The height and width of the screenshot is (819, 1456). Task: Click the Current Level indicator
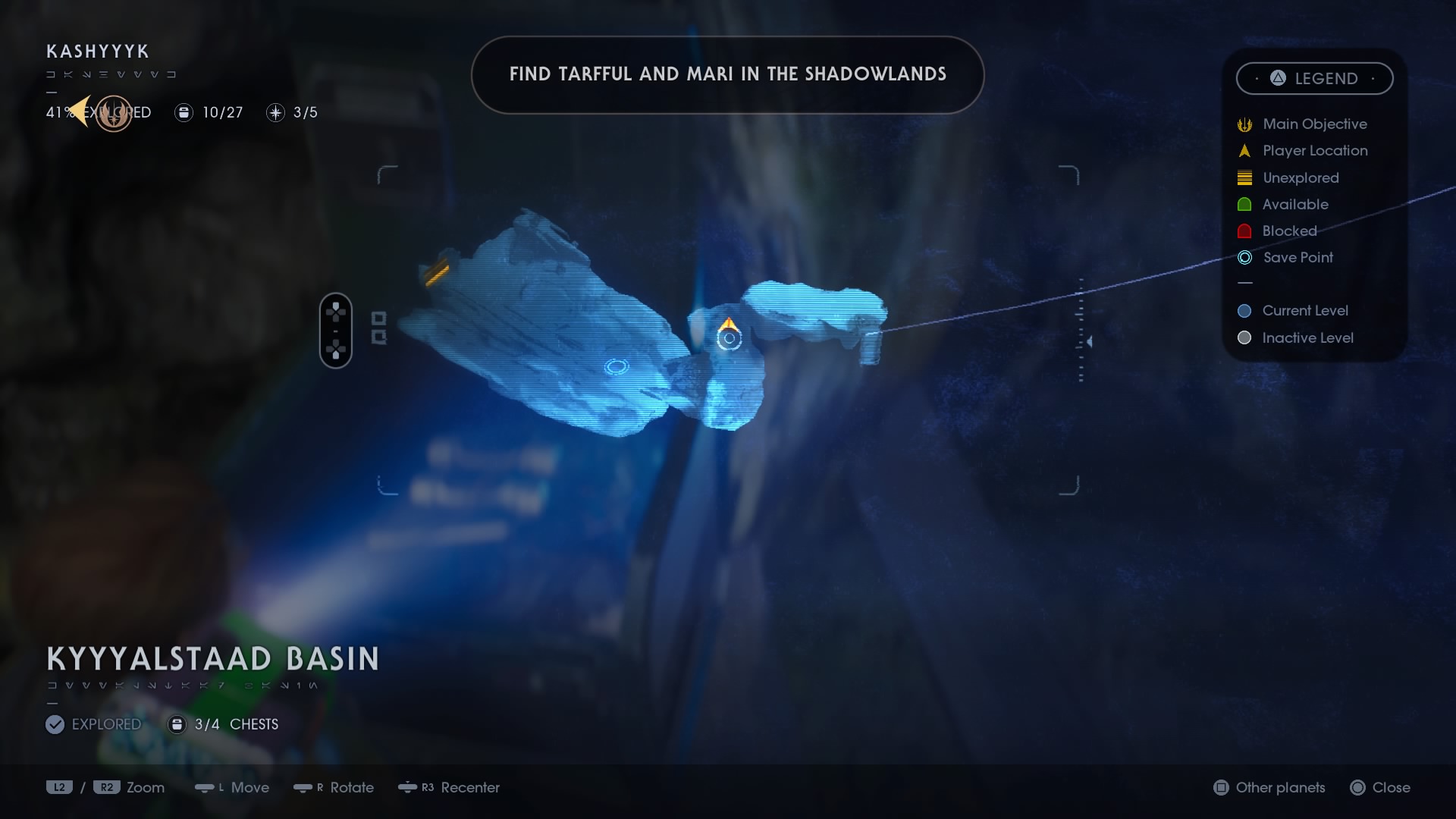(x=1245, y=310)
